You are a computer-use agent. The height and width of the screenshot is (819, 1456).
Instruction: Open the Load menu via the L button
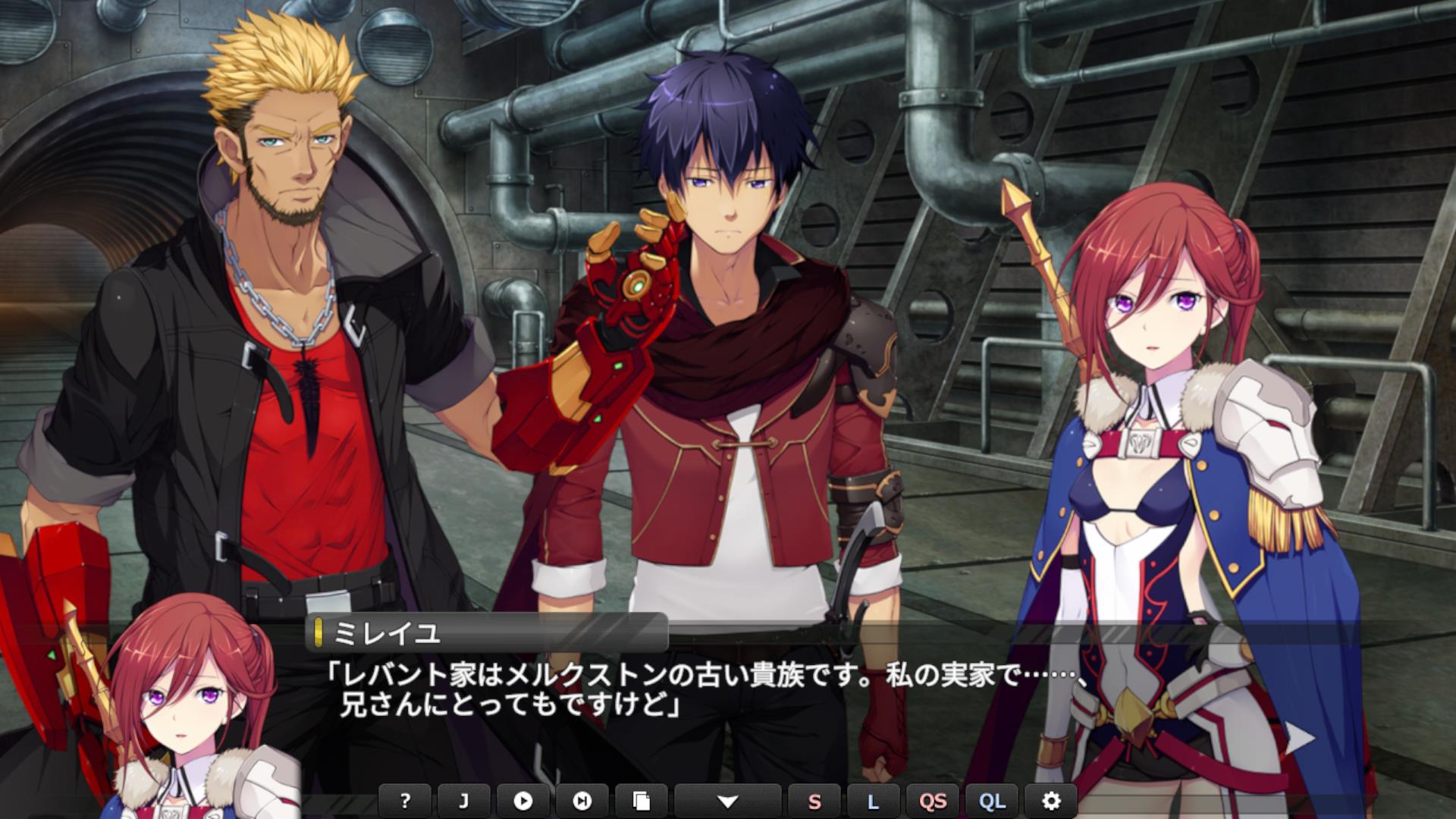coord(874,801)
